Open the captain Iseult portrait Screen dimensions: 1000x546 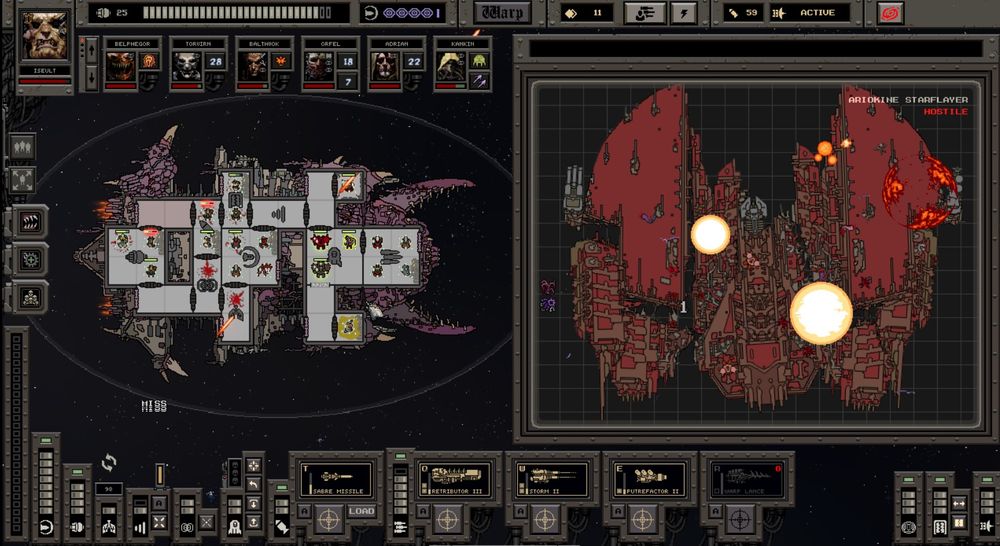pos(45,36)
